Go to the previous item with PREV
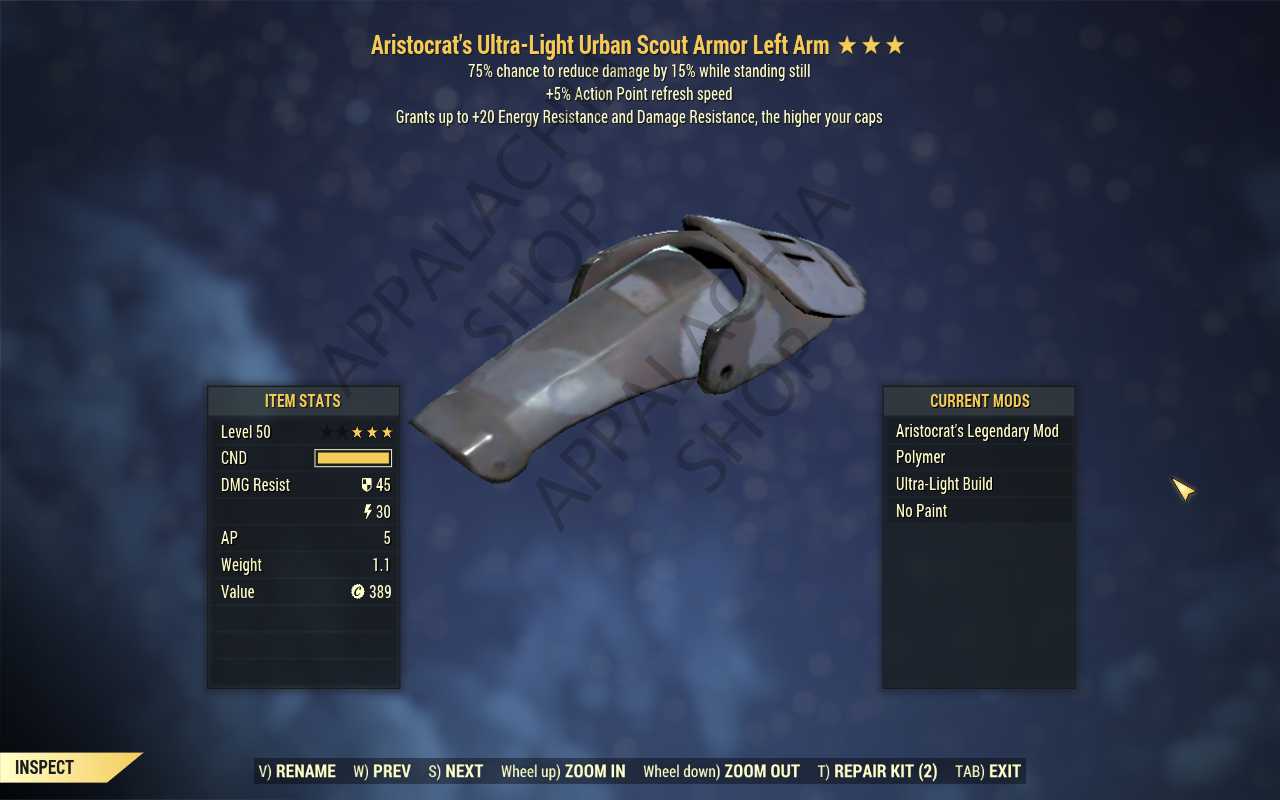Viewport: 1280px width, 800px height. tap(382, 771)
